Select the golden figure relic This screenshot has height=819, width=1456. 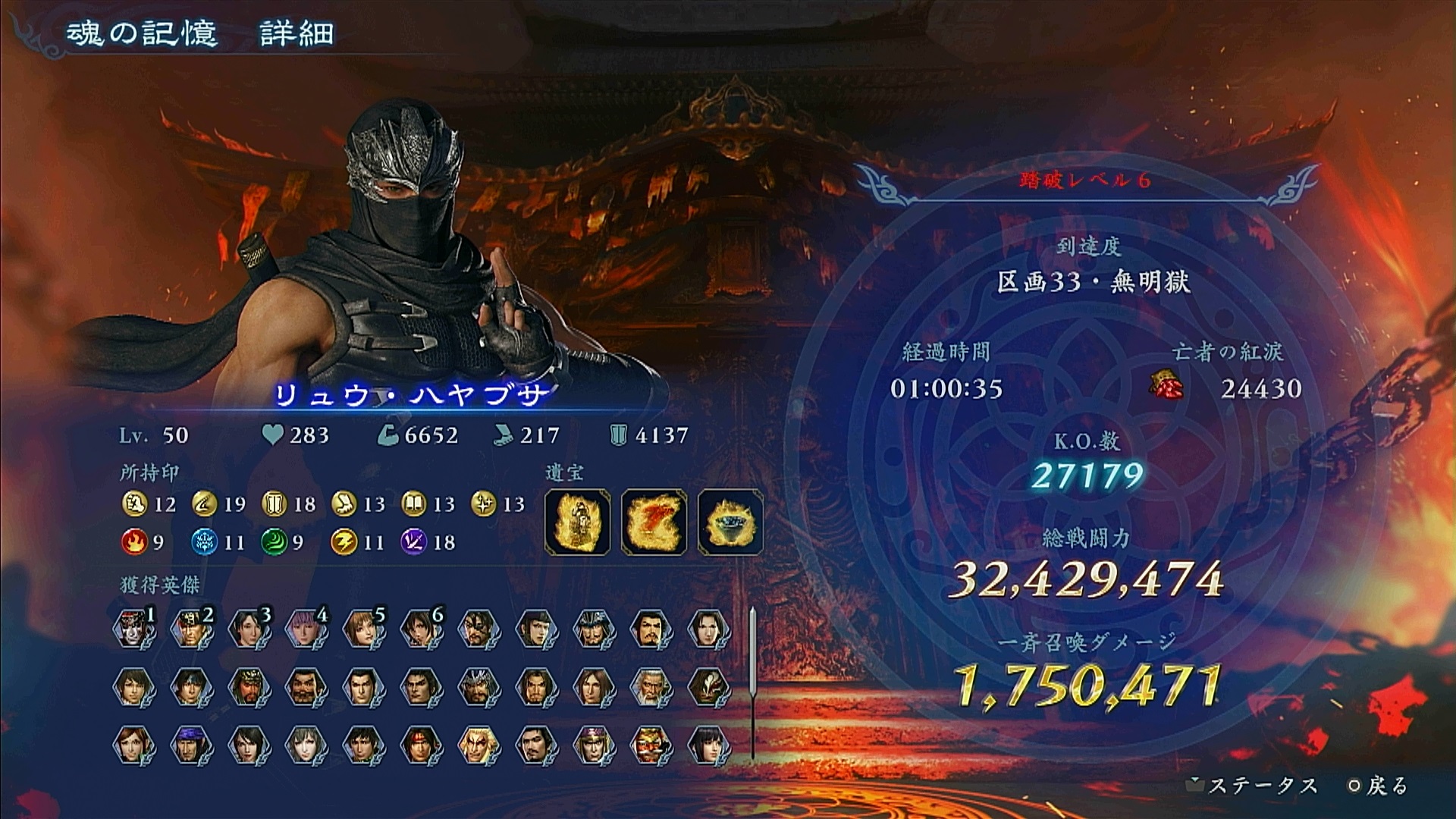578,522
